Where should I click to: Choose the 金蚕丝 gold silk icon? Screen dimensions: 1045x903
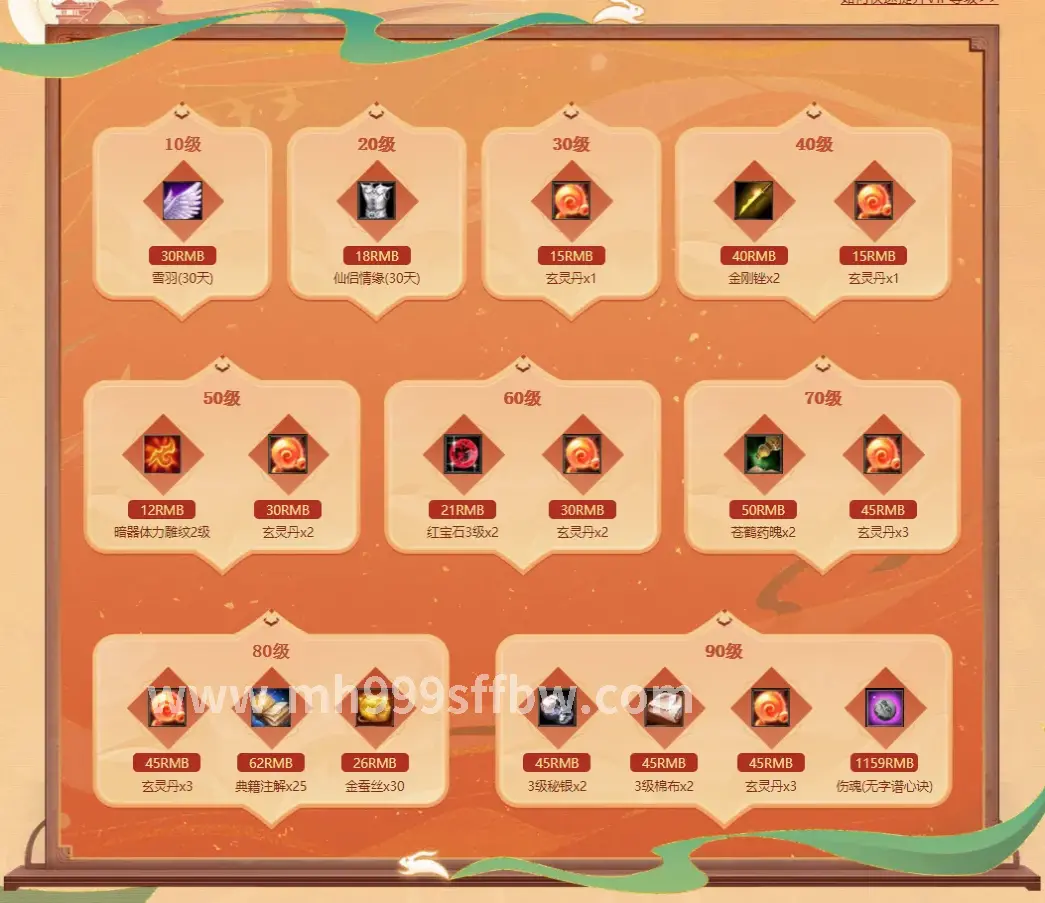(375, 708)
